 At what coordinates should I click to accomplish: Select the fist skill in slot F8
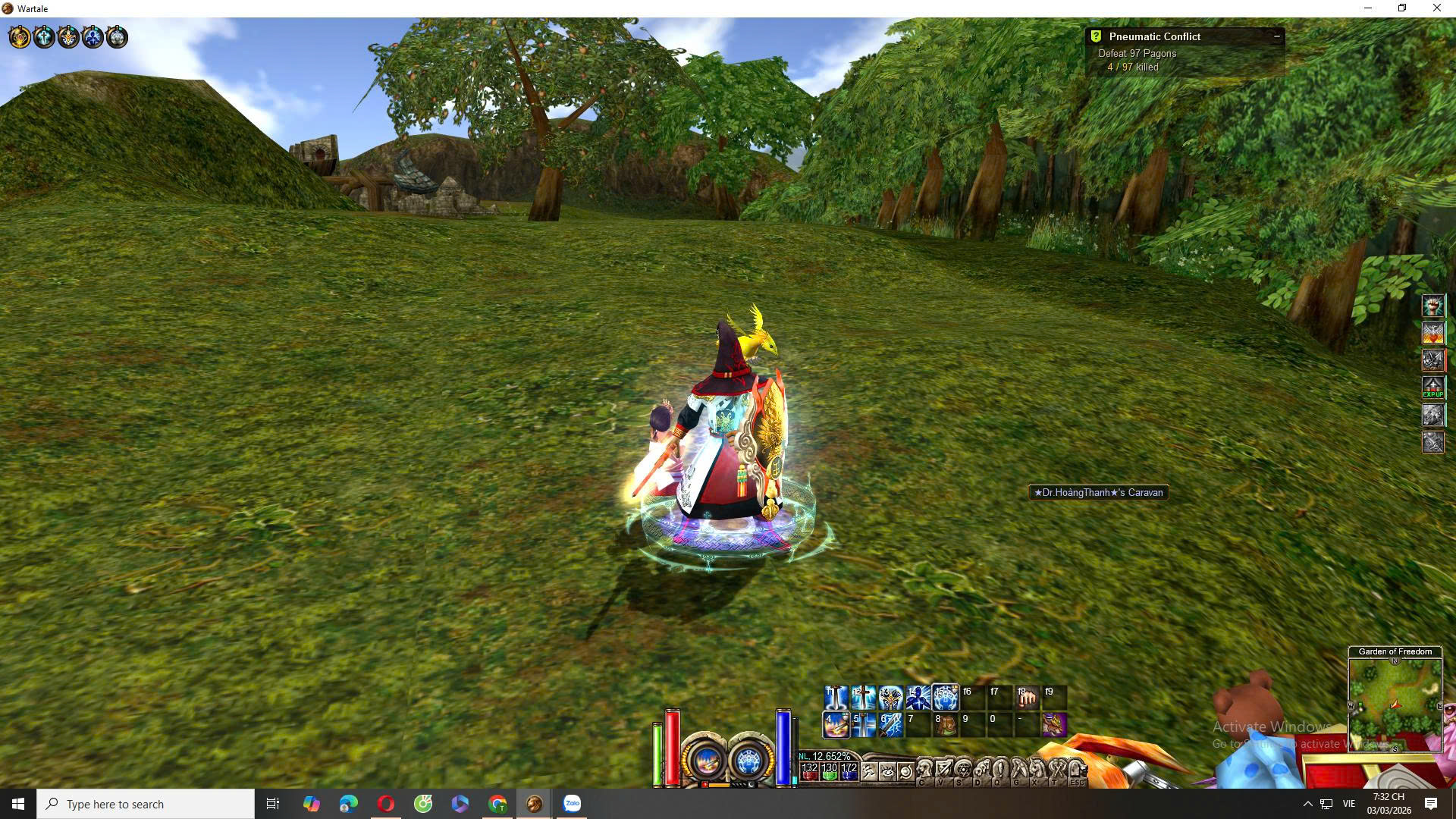tap(1027, 697)
